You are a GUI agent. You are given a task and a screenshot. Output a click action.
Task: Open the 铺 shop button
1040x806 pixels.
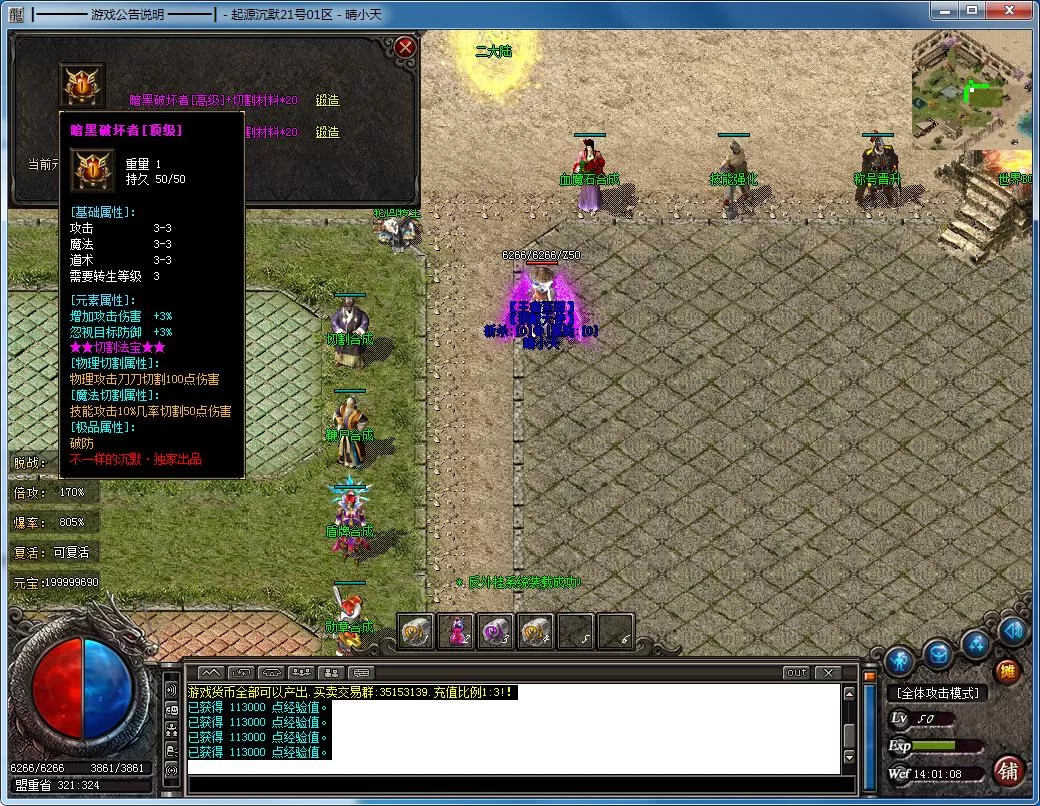[1008, 771]
